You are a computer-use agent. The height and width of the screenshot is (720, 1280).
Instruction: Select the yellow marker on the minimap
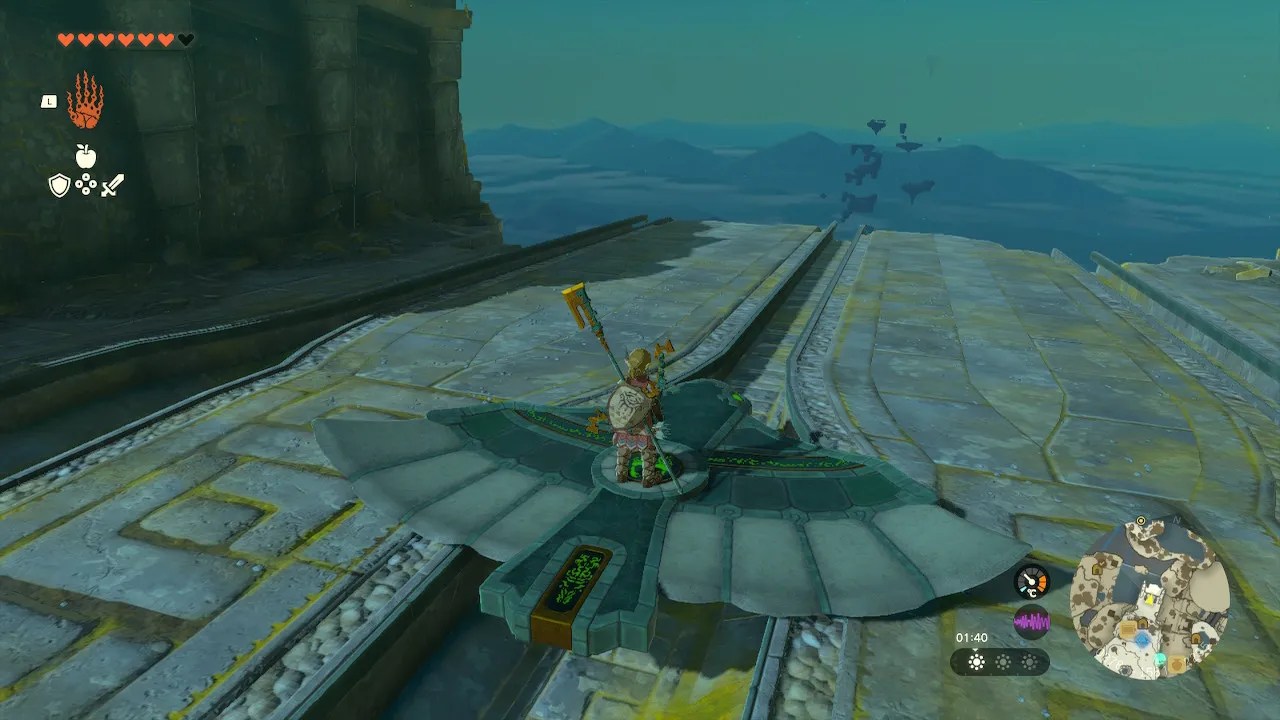(1150, 599)
